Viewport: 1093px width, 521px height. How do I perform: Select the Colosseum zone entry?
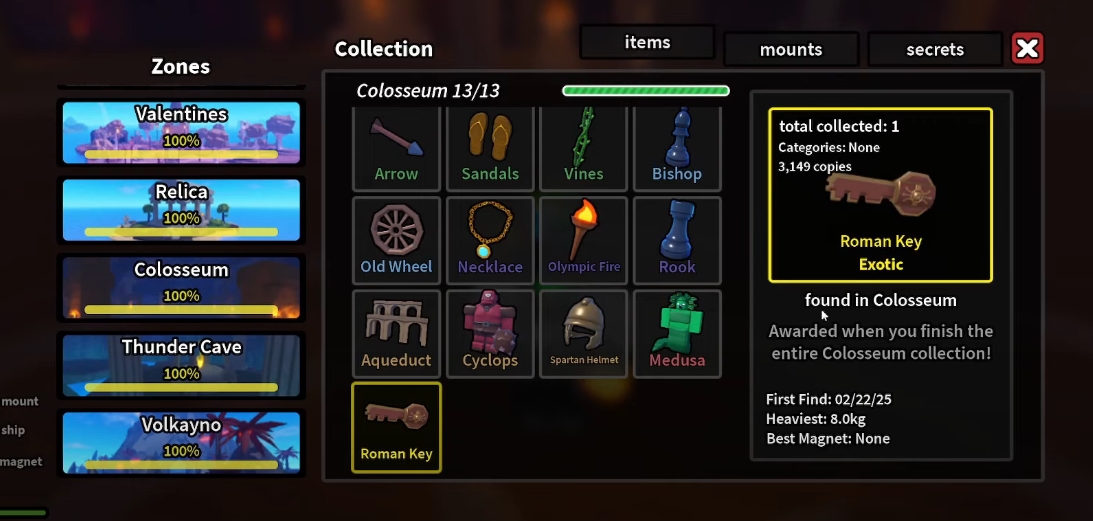click(181, 286)
